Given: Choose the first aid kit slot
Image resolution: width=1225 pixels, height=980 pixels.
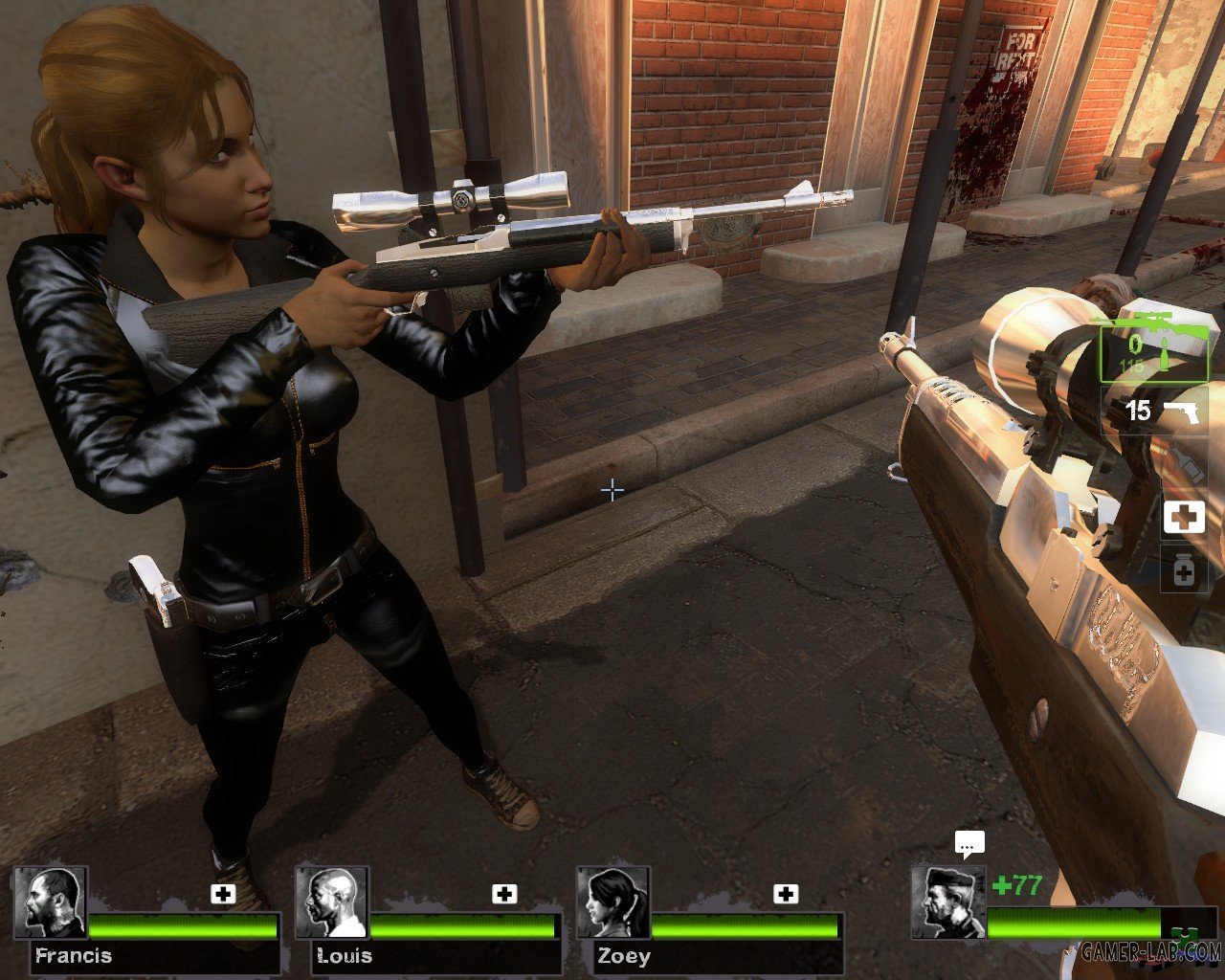Looking at the screenshot, I should click(x=1184, y=518).
